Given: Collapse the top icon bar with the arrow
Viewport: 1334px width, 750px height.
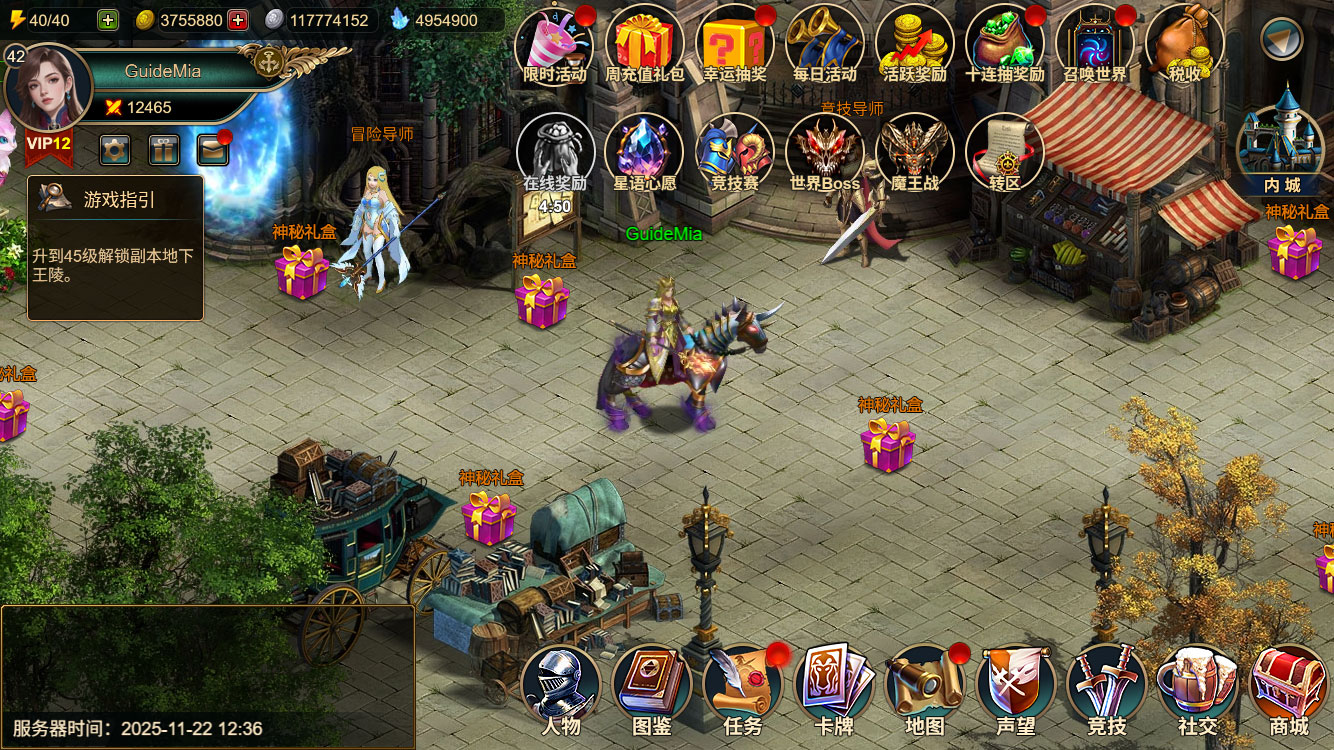Looking at the screenshot, I should coord(1281,39).
